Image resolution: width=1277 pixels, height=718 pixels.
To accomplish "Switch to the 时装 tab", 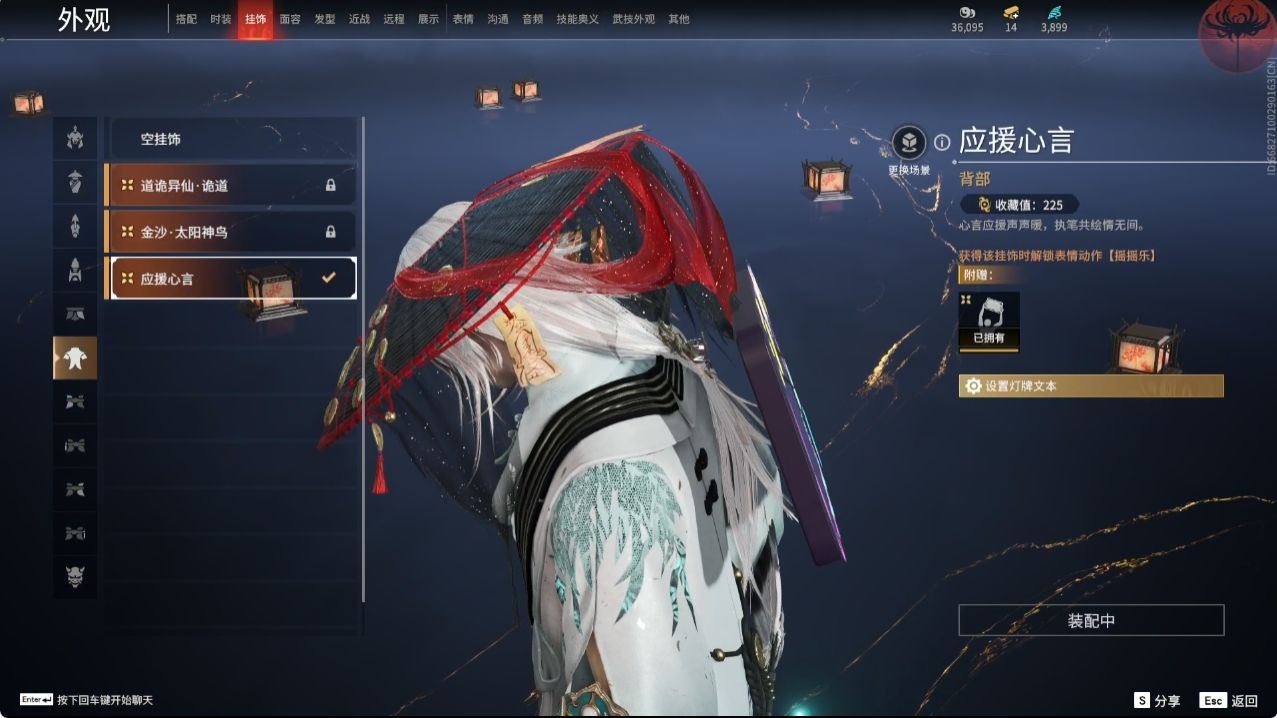I will pyautogui.click(x=221, y=19).
